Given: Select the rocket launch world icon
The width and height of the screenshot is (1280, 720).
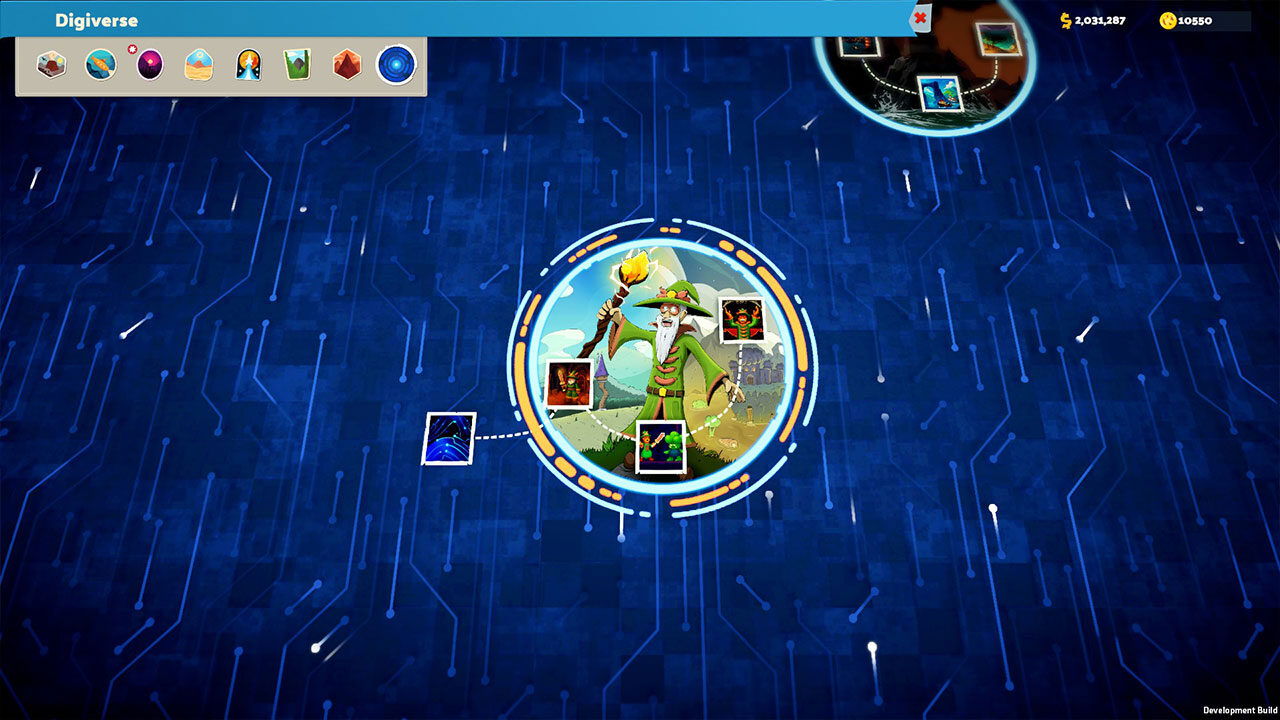Looking at the screenshot, I should [x=248, y=65].
